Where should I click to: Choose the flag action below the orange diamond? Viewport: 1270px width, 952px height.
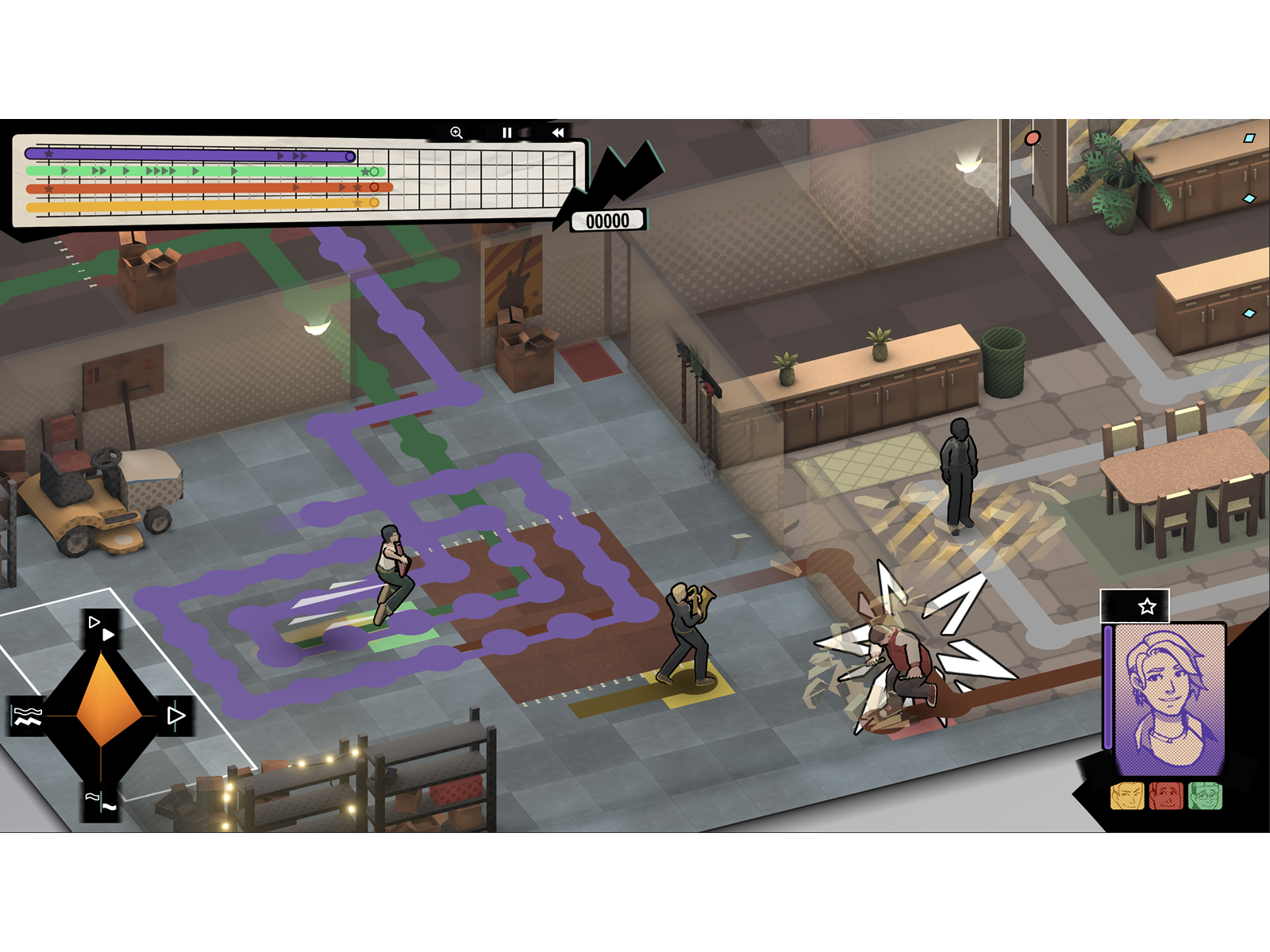(x=102, y=800)
